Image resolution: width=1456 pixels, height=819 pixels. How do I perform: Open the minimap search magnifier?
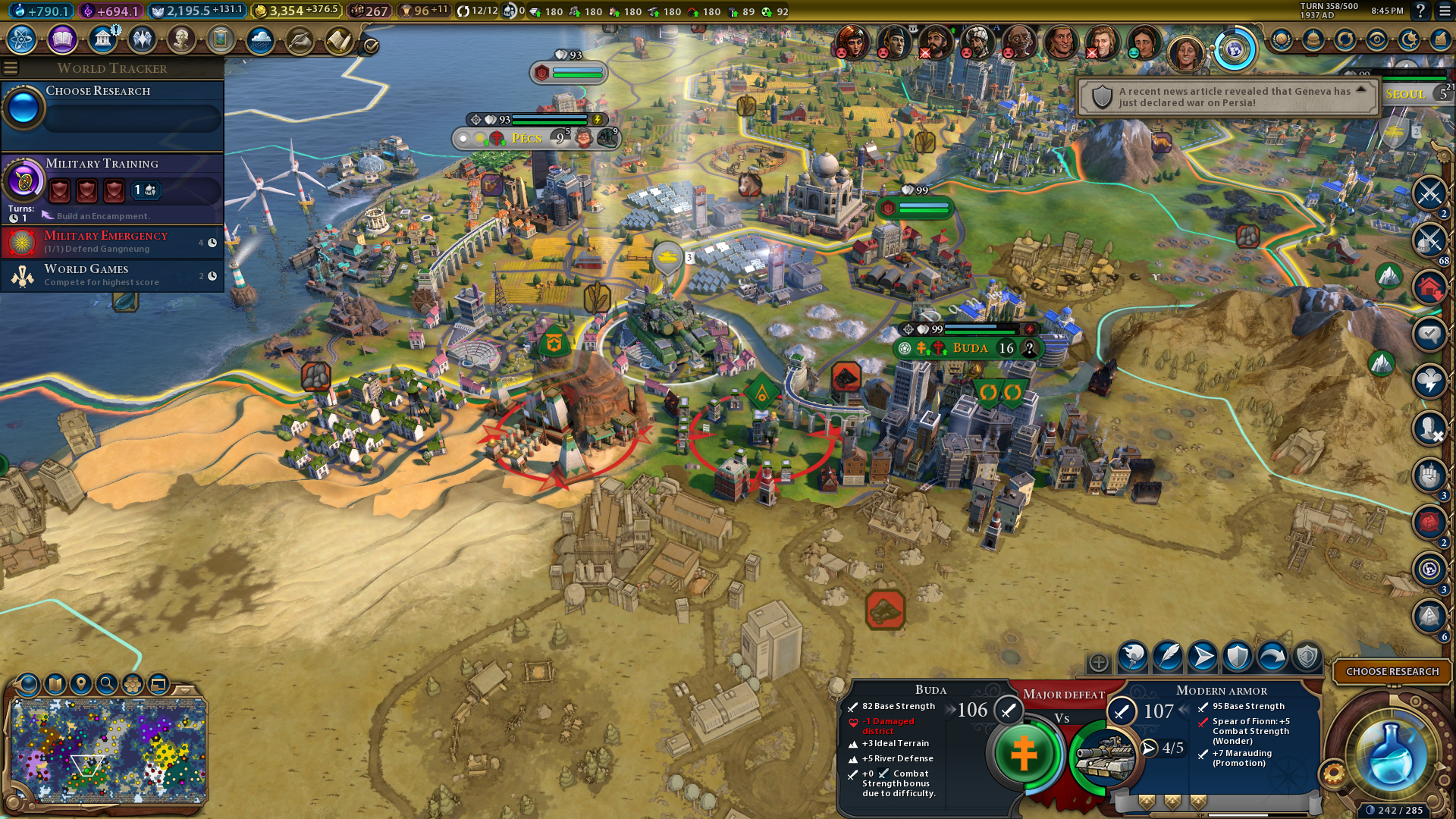[107, 684]
